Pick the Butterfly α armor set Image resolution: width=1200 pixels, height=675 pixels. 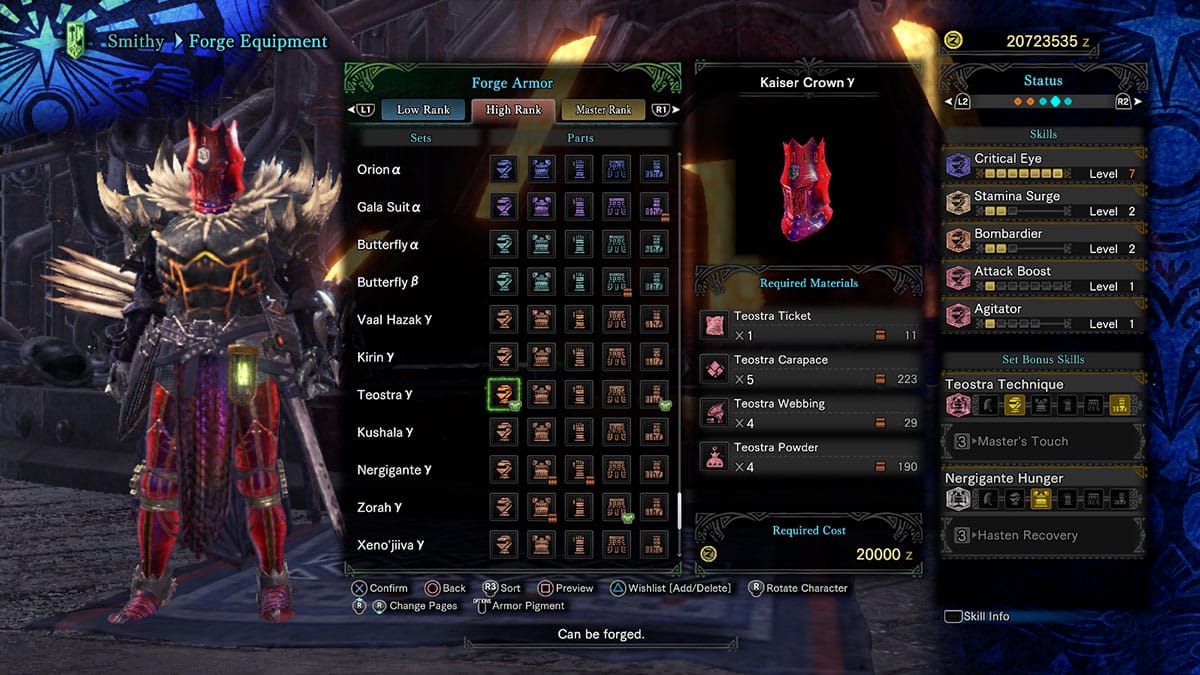coord(389,245)
